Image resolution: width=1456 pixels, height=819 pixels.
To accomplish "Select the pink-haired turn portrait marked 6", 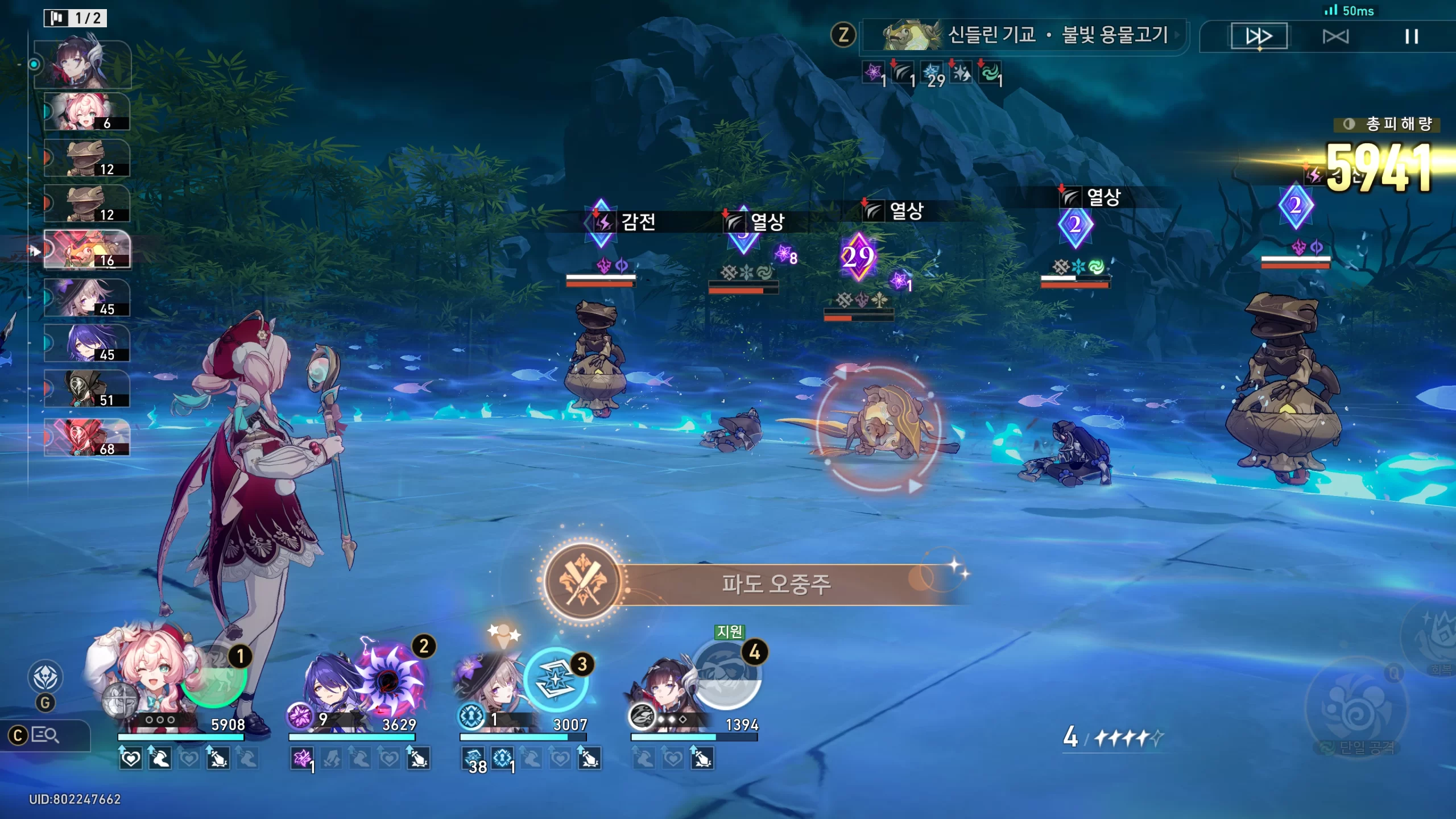I will coord(87,111).
